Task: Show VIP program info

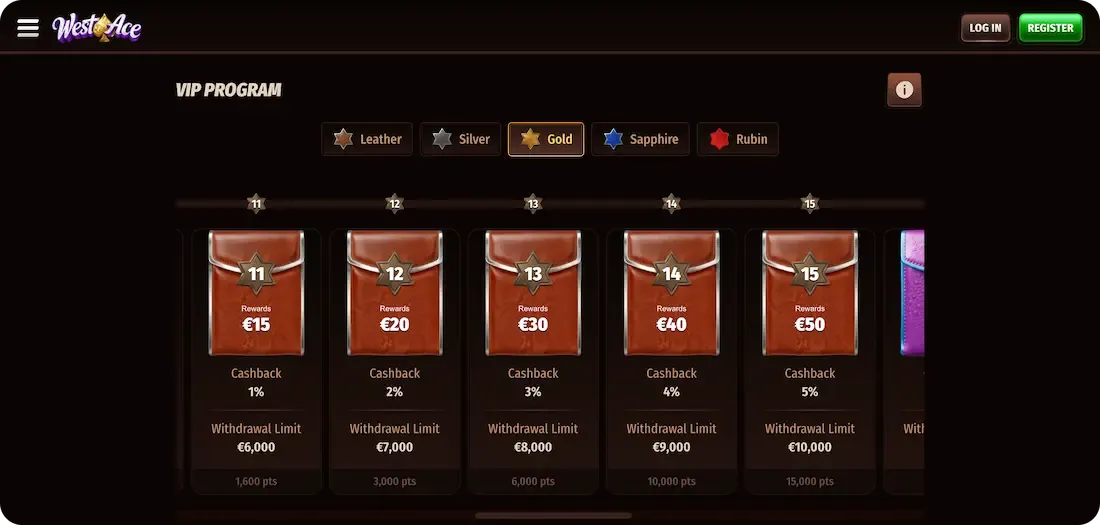Action: 904,90
